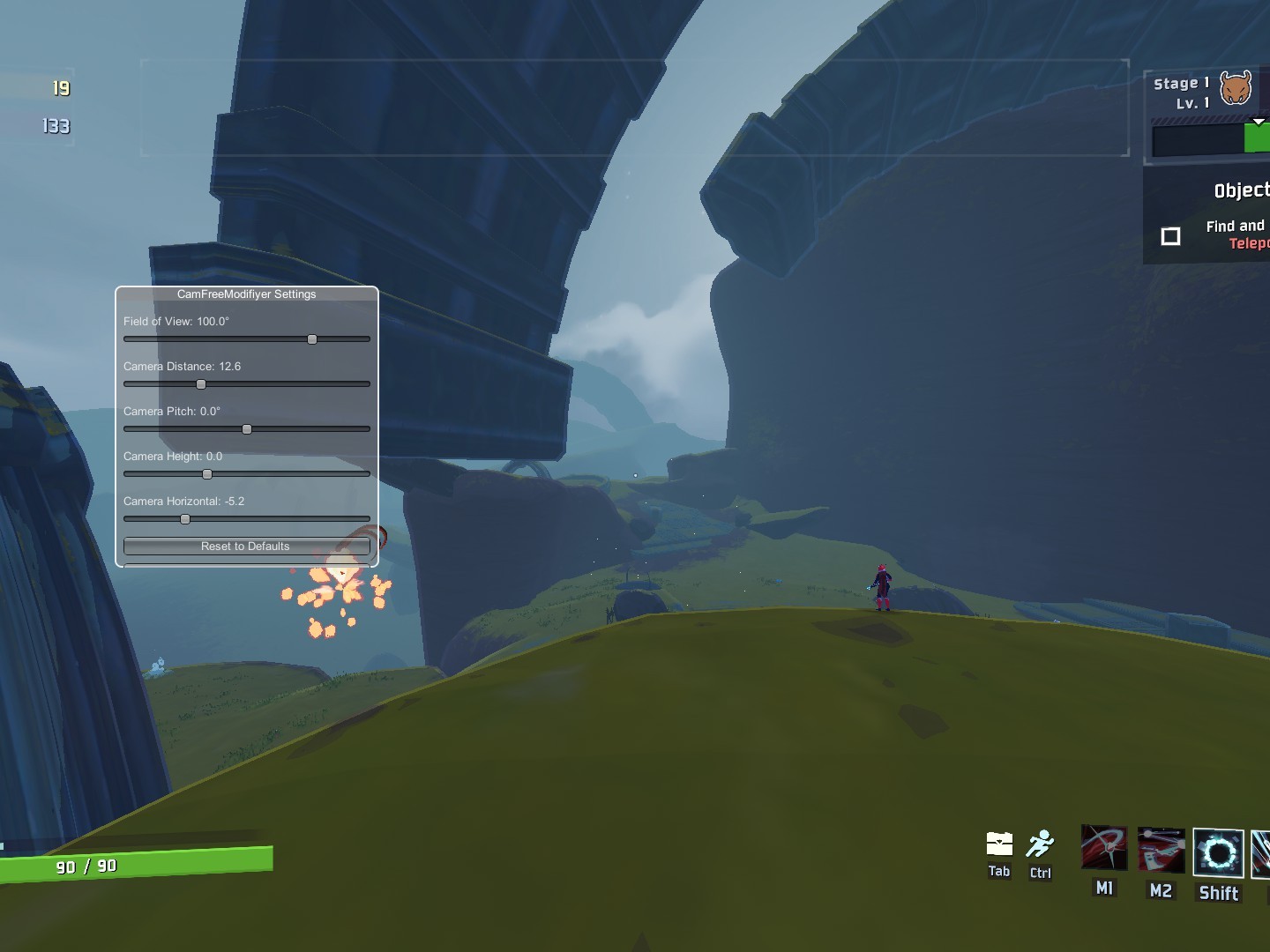This screenshot has width=1270, height=952.
Task: Click the white arrow above the difficulty meter
Action: pos(1259,122)
